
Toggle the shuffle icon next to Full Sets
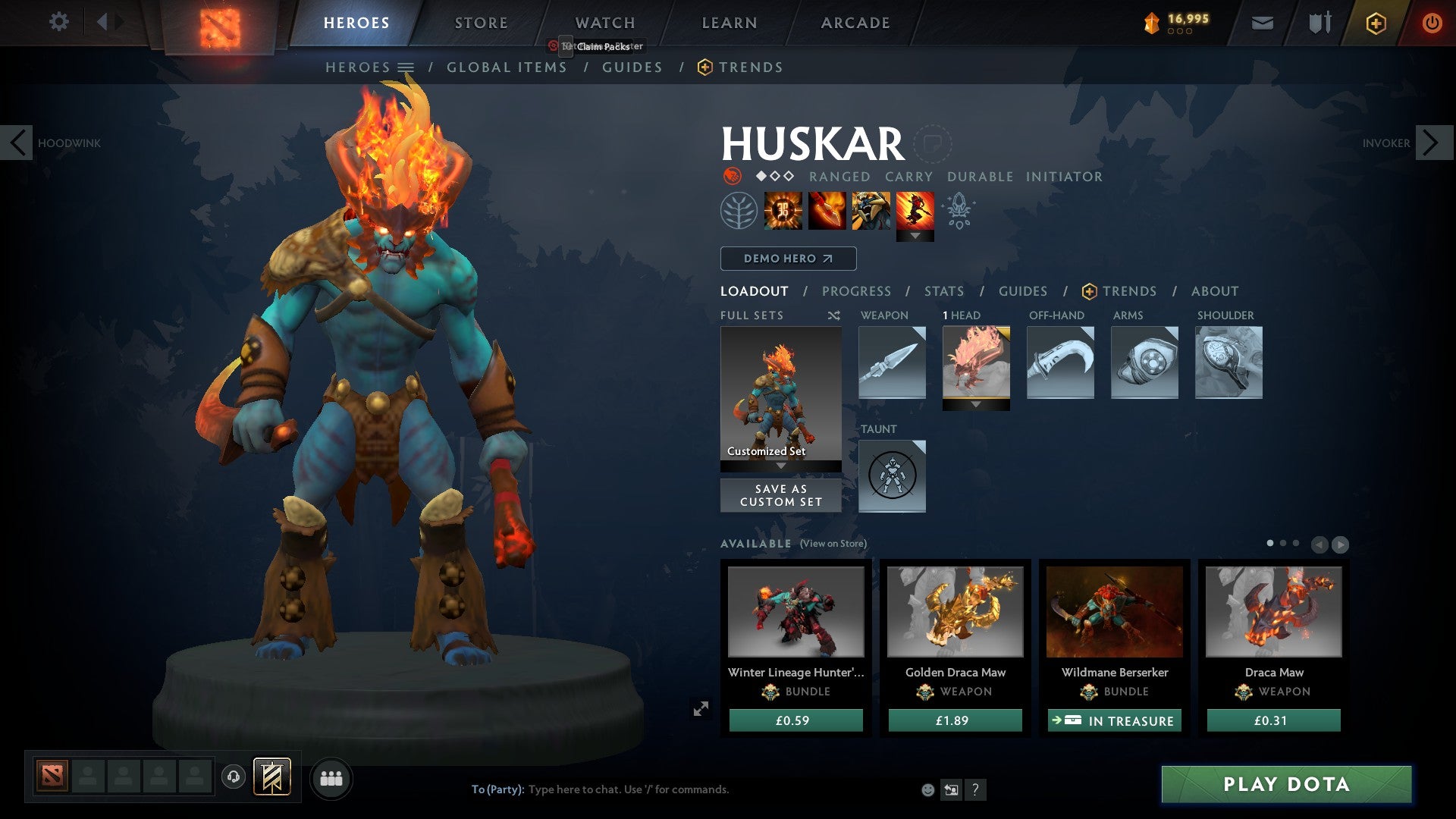tap(833, 315)
